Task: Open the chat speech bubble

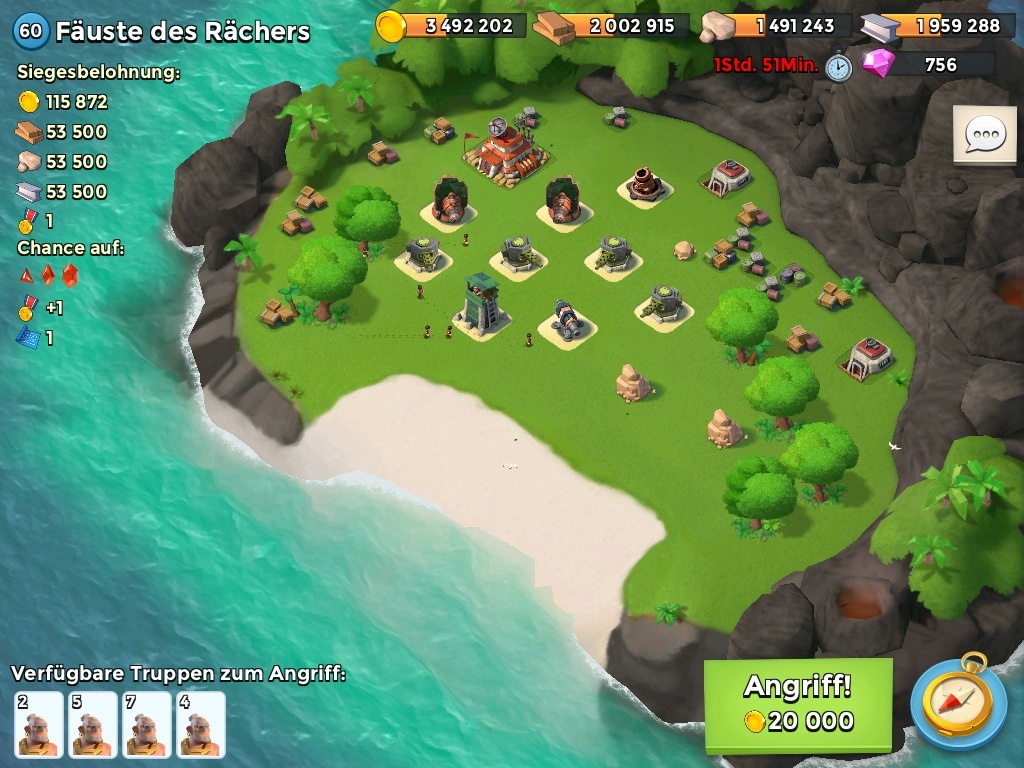Action: coord(984,134)
